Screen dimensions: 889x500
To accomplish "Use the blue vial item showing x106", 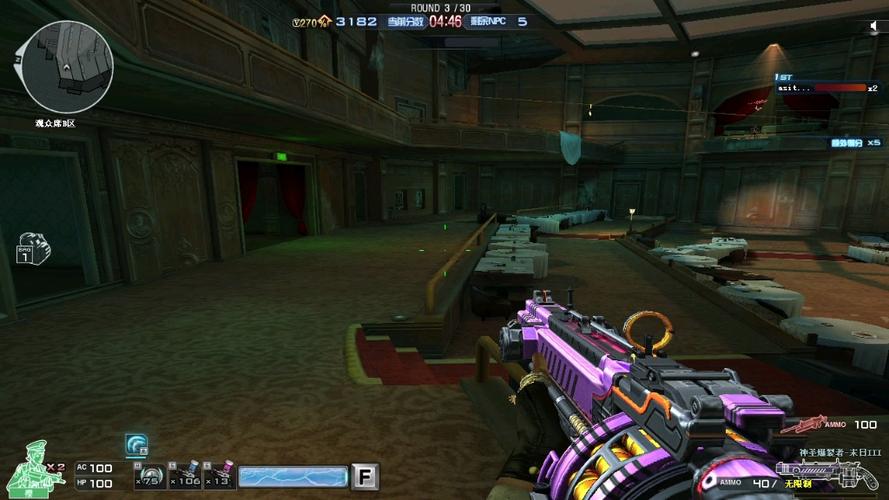I will click(x=185, y=477).
